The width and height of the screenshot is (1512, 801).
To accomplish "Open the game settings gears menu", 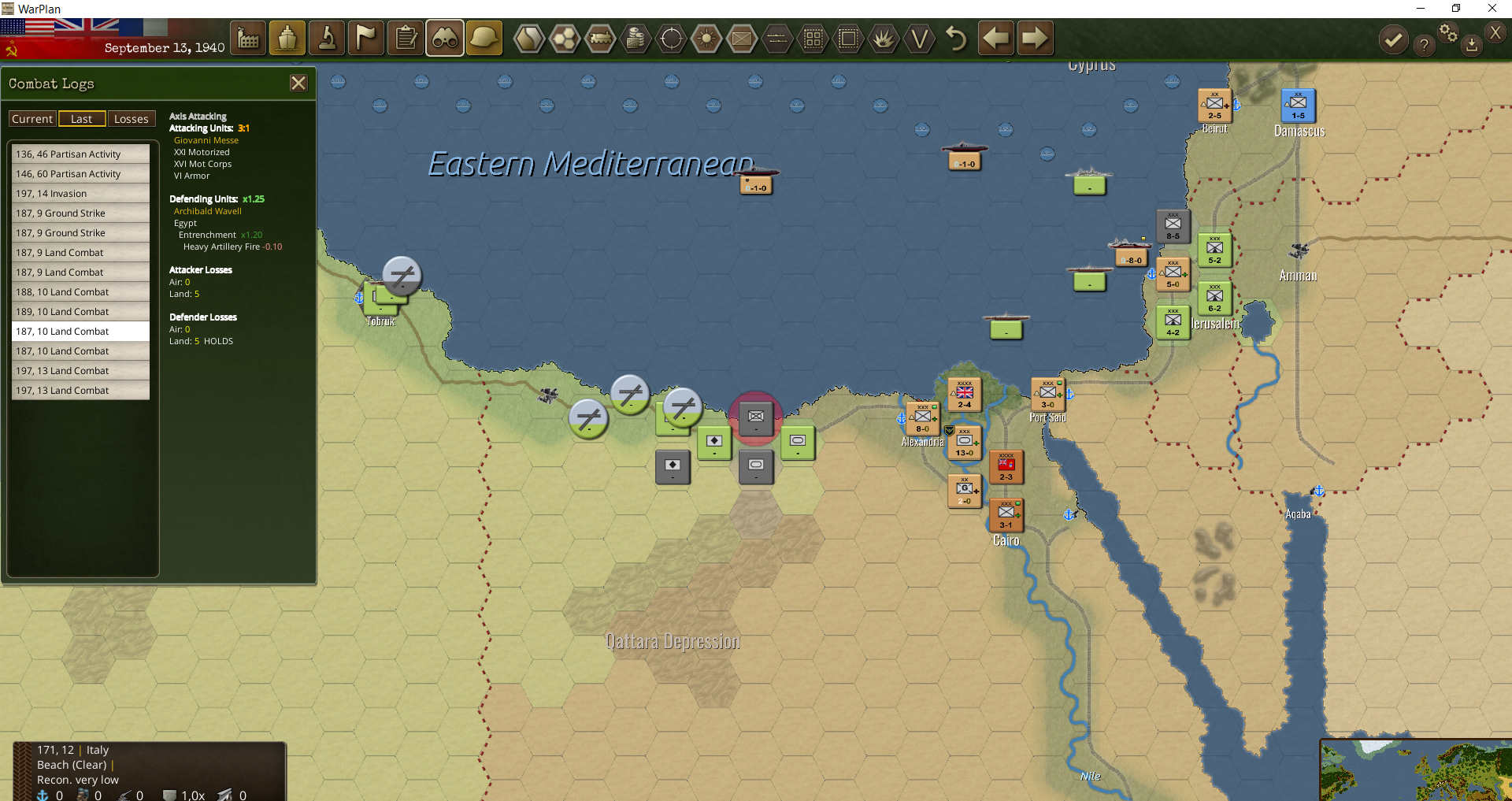I will coord(1448,33).
